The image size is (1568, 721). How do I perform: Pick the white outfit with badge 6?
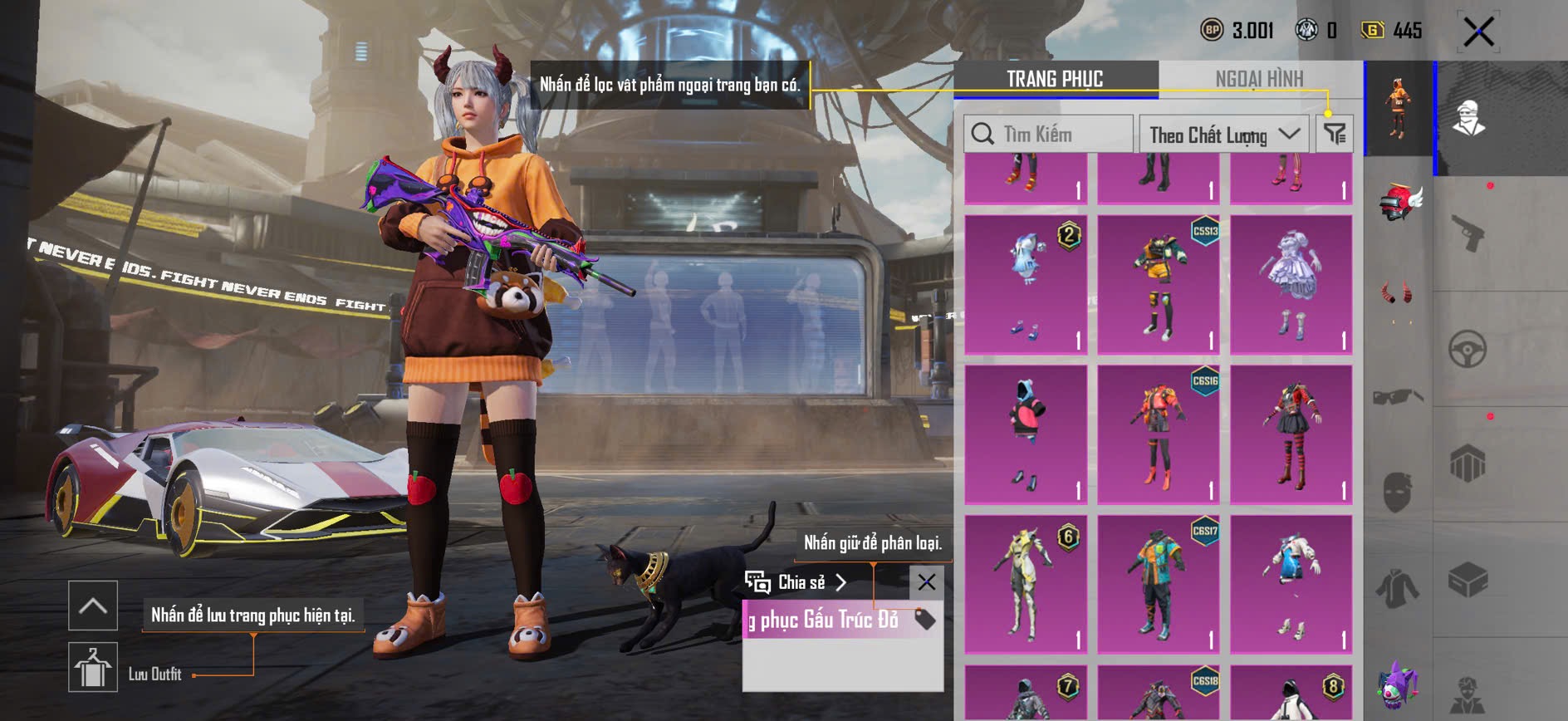(1026, 584)
